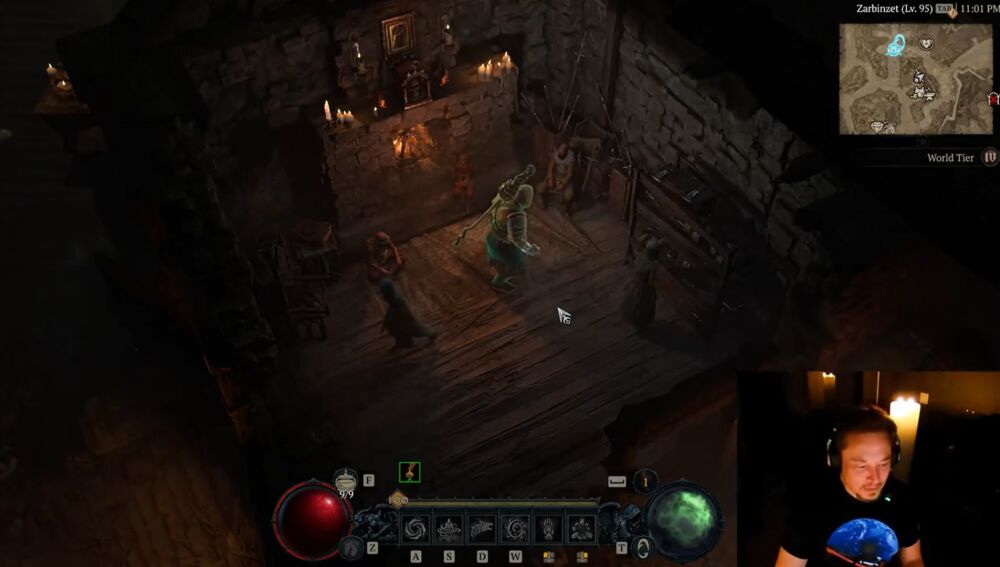Select the jeweler diamond marker on minimap
The image size is (1000, 567).
(x=876, y=127)
